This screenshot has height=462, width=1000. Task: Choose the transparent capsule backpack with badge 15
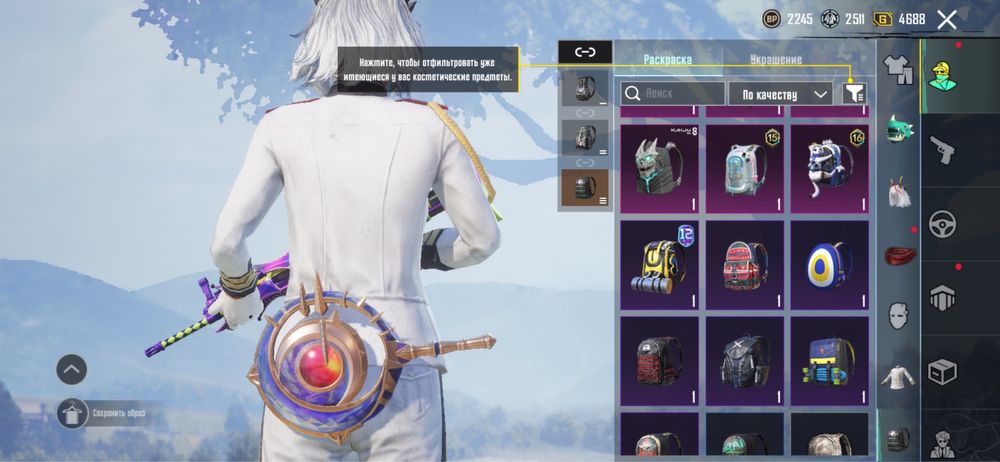pyautogui.click(x=744, y=168)
